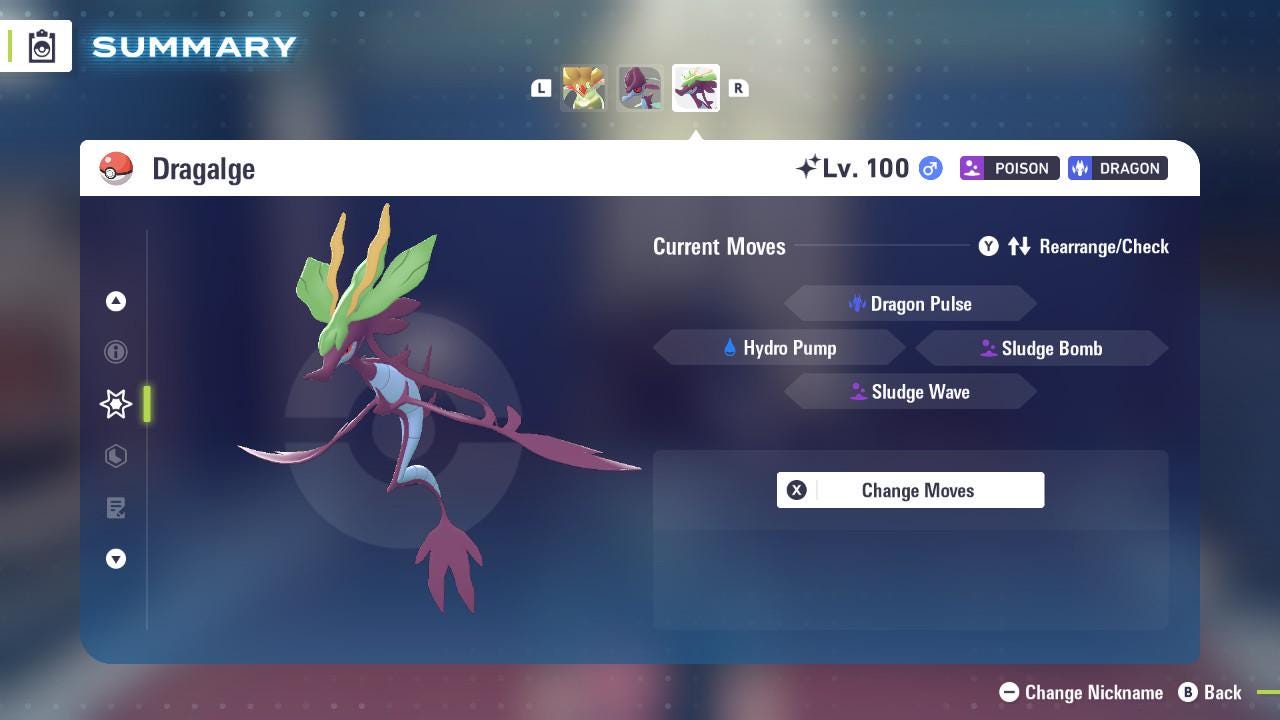Click the Poké Ball icon beside Dragalge
The height and width of the screenshot is (720, 1280).
click(x=117, y=168)
